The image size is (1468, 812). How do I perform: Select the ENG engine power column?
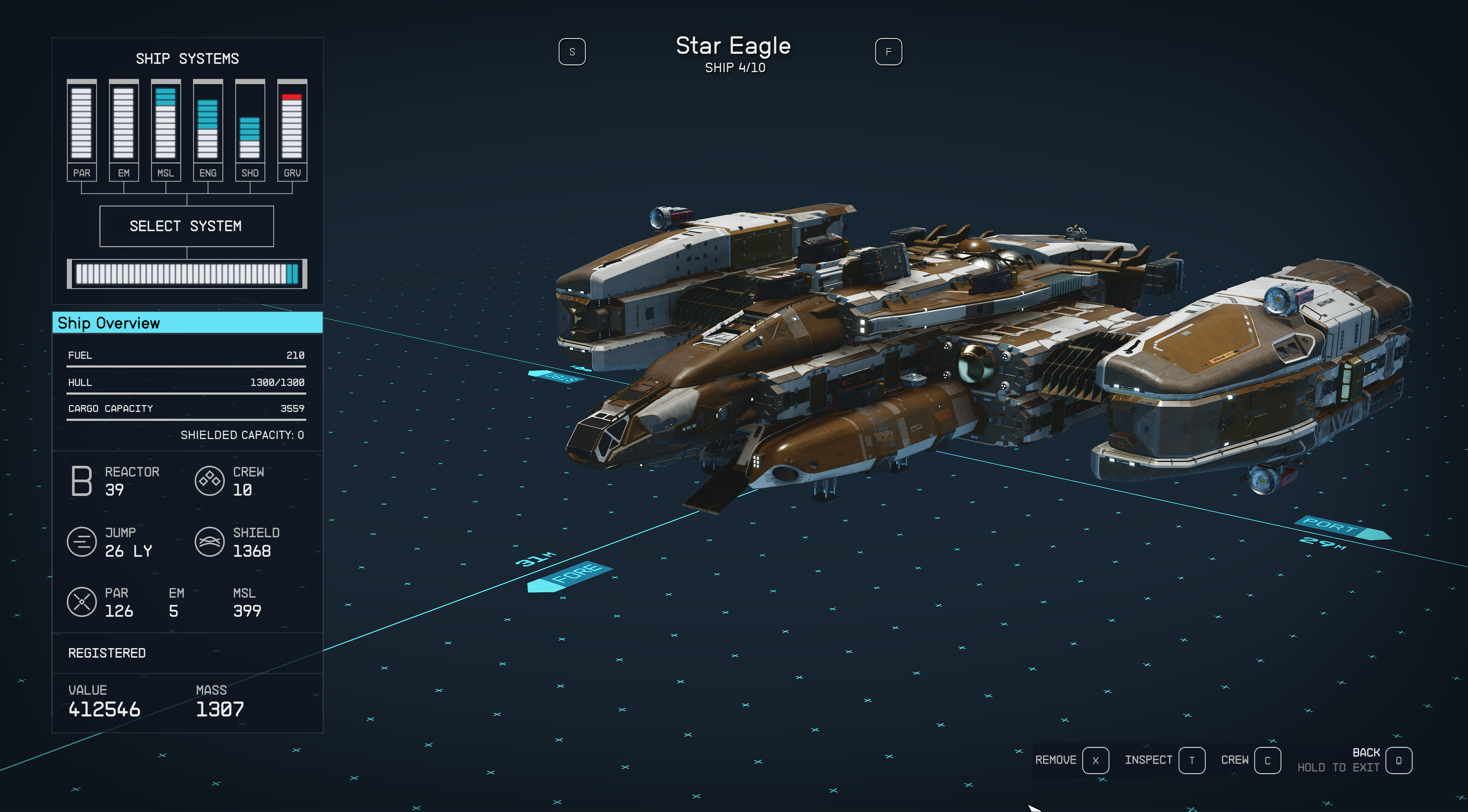pos(208,130)
